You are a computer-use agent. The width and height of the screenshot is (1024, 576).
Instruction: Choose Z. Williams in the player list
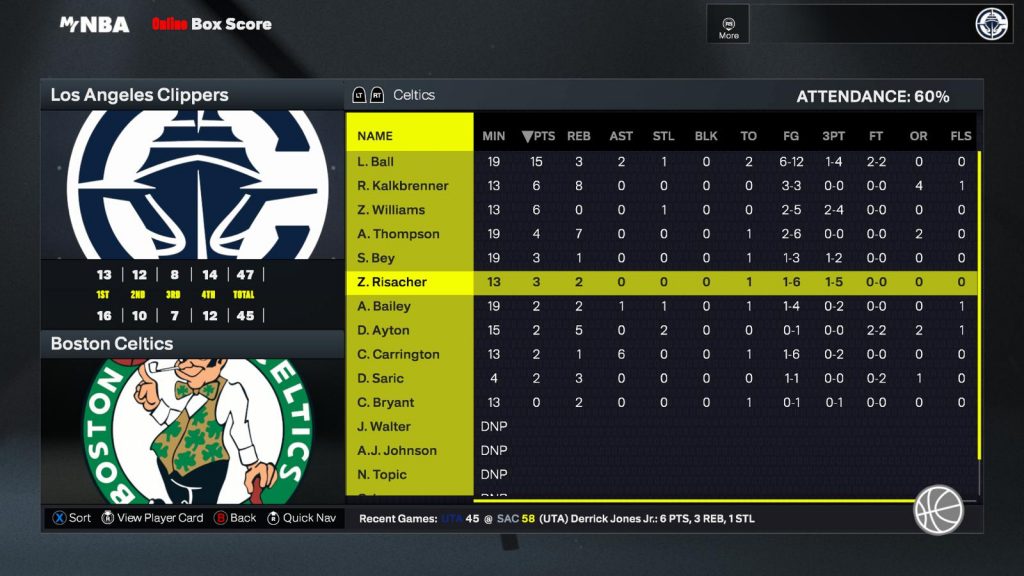click(391, 210)
